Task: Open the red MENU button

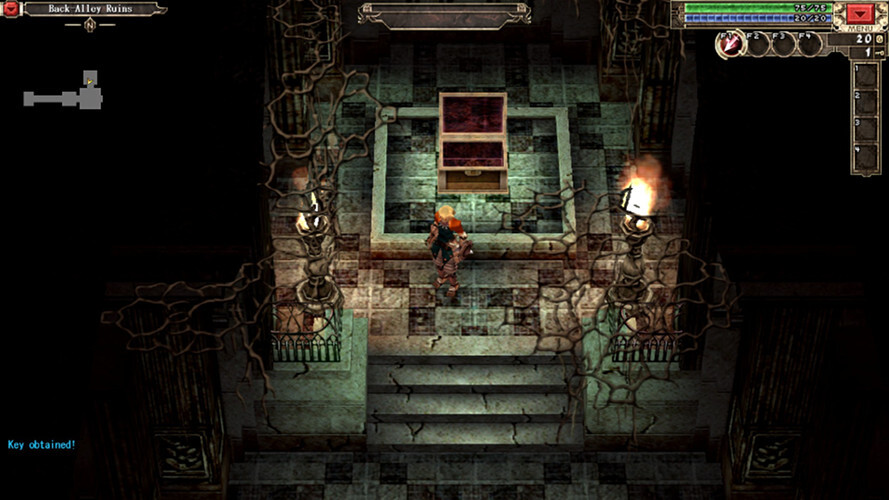Action: pos(859,13)
